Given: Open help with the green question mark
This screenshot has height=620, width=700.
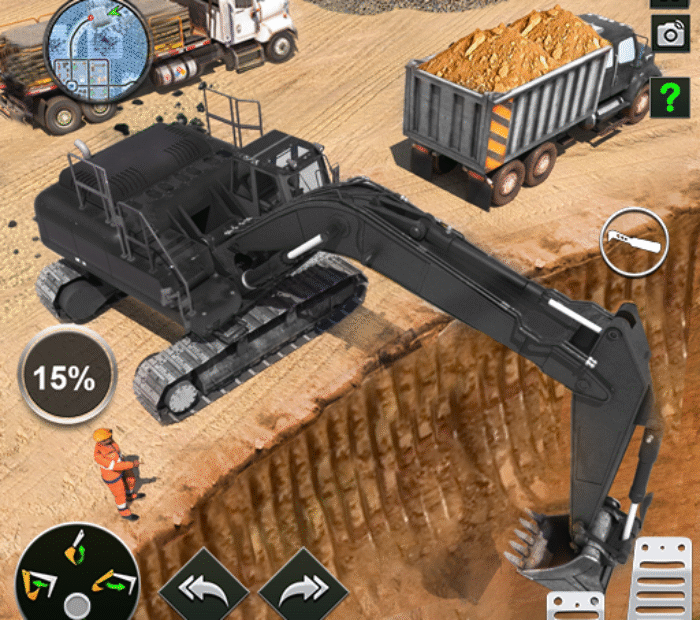Looking at the screenshot, I should coord(668,98).
